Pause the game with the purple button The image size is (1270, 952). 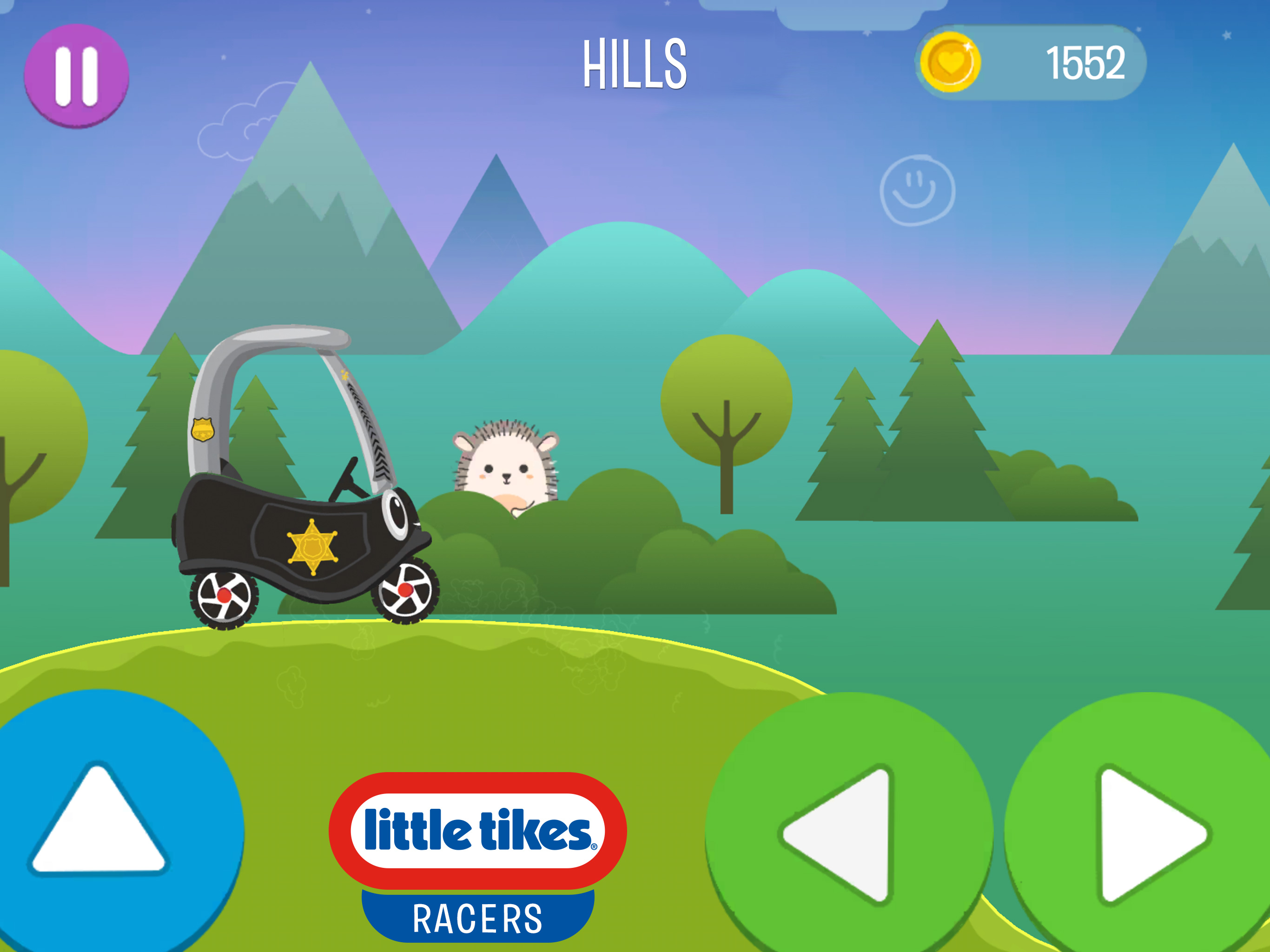tap(76, 76)
